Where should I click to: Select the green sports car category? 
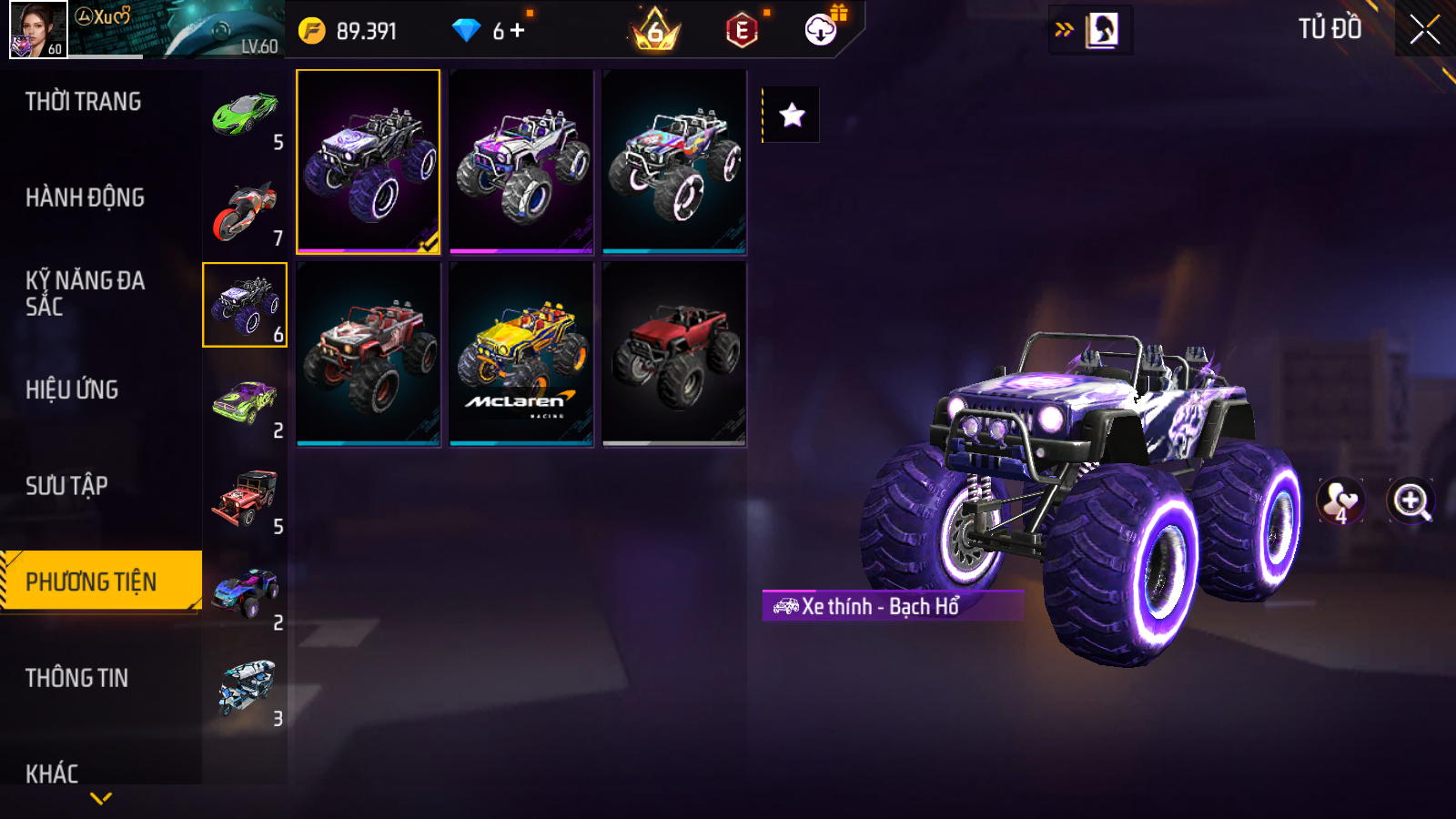(245, 113)
